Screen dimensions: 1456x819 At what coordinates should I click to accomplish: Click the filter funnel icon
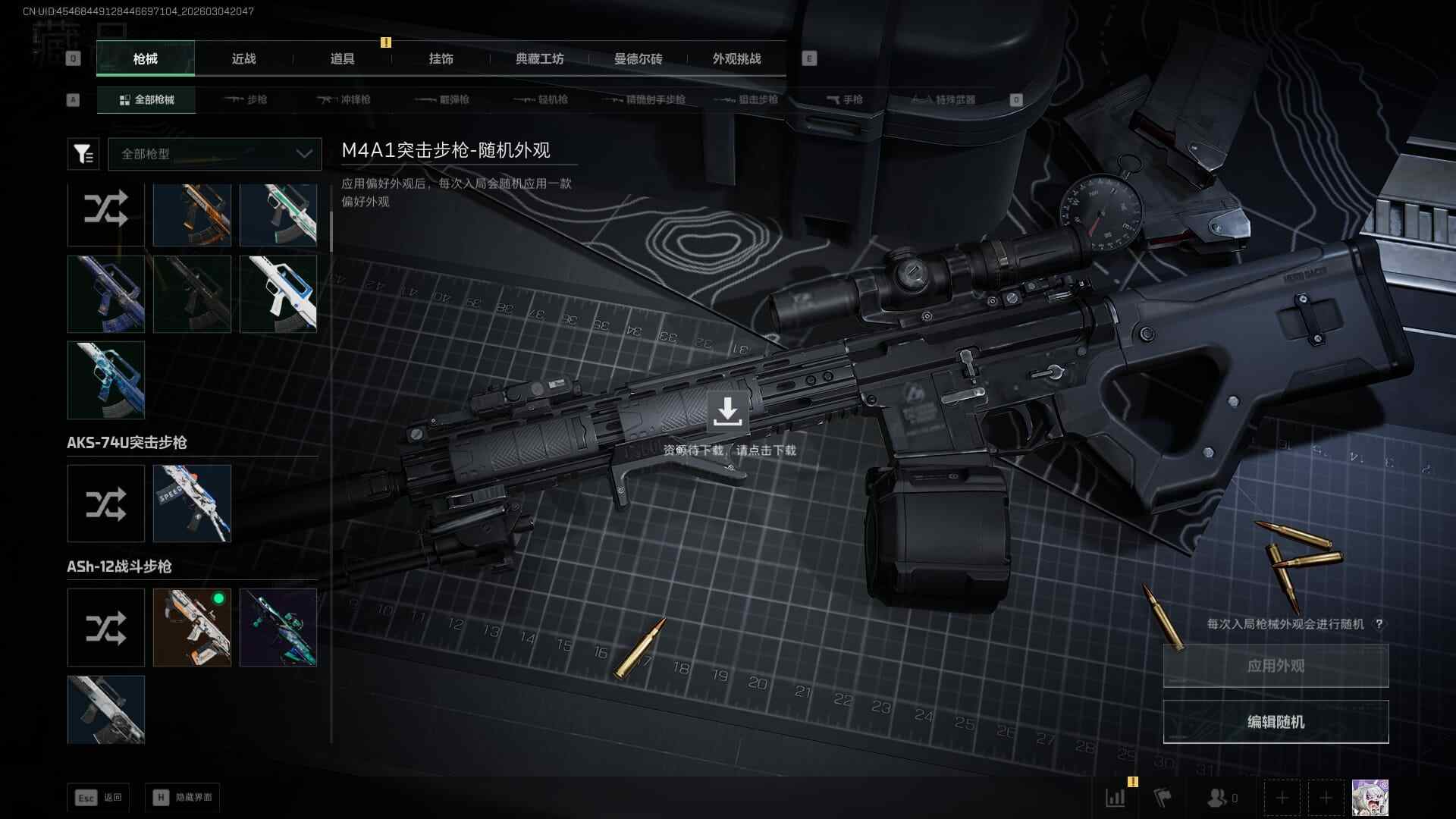point(83,154)
